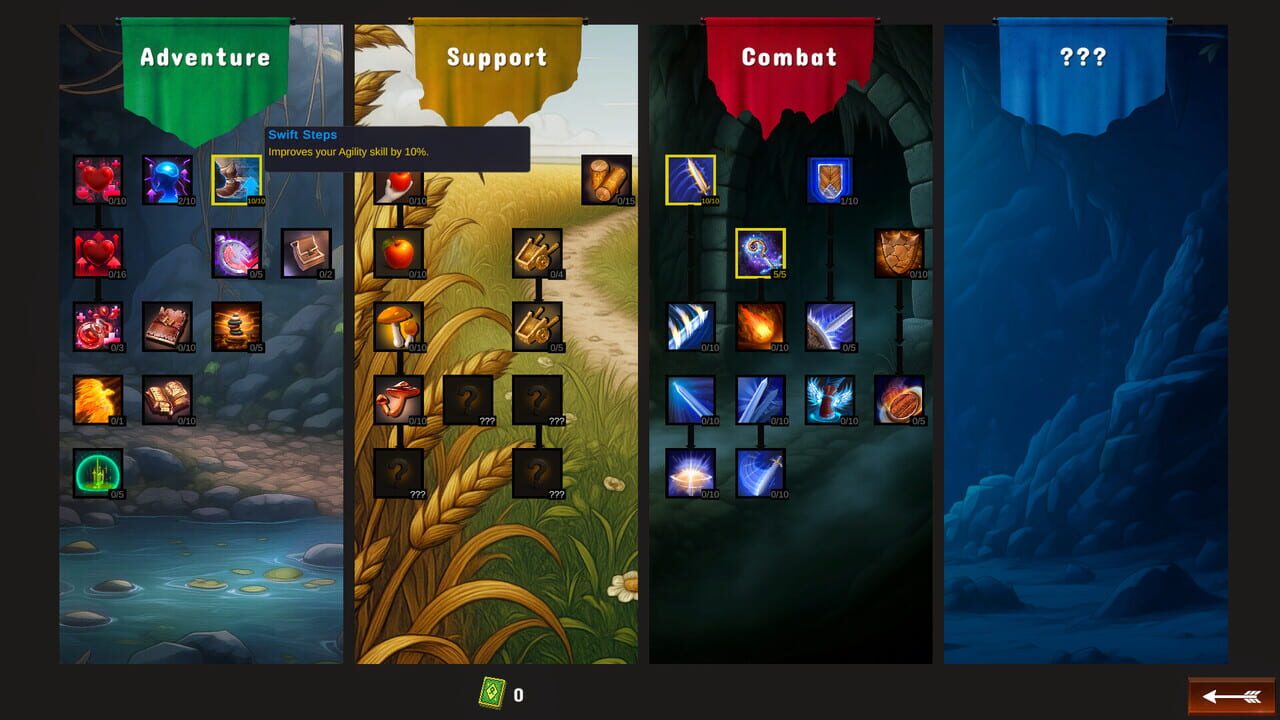Select the Swift Steps boots skill
The height and width of the screenshot is (720, 1280).
pyautogui.click(x=236, y=181)
